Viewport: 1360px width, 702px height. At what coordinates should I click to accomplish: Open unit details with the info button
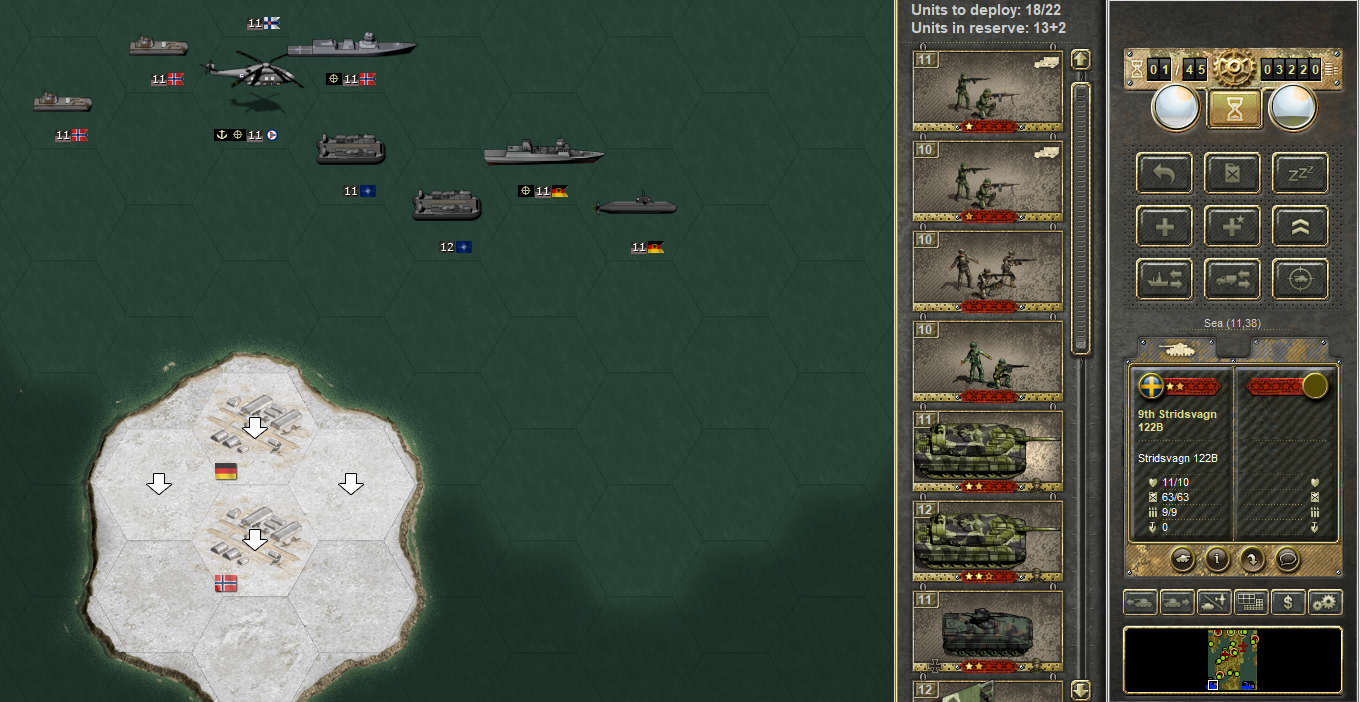(x=1216, y=559)
